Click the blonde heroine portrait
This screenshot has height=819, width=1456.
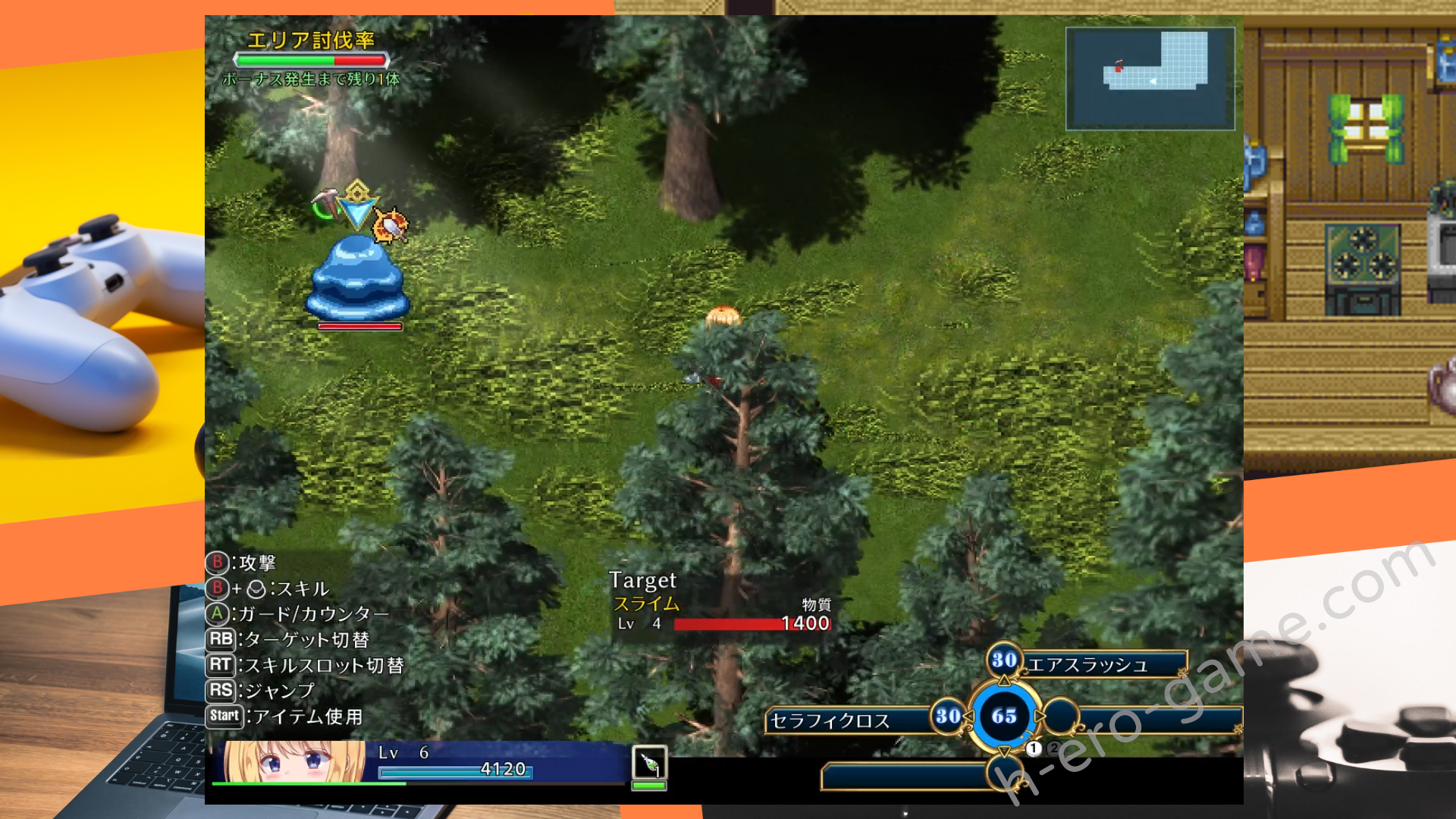[294, 761]
